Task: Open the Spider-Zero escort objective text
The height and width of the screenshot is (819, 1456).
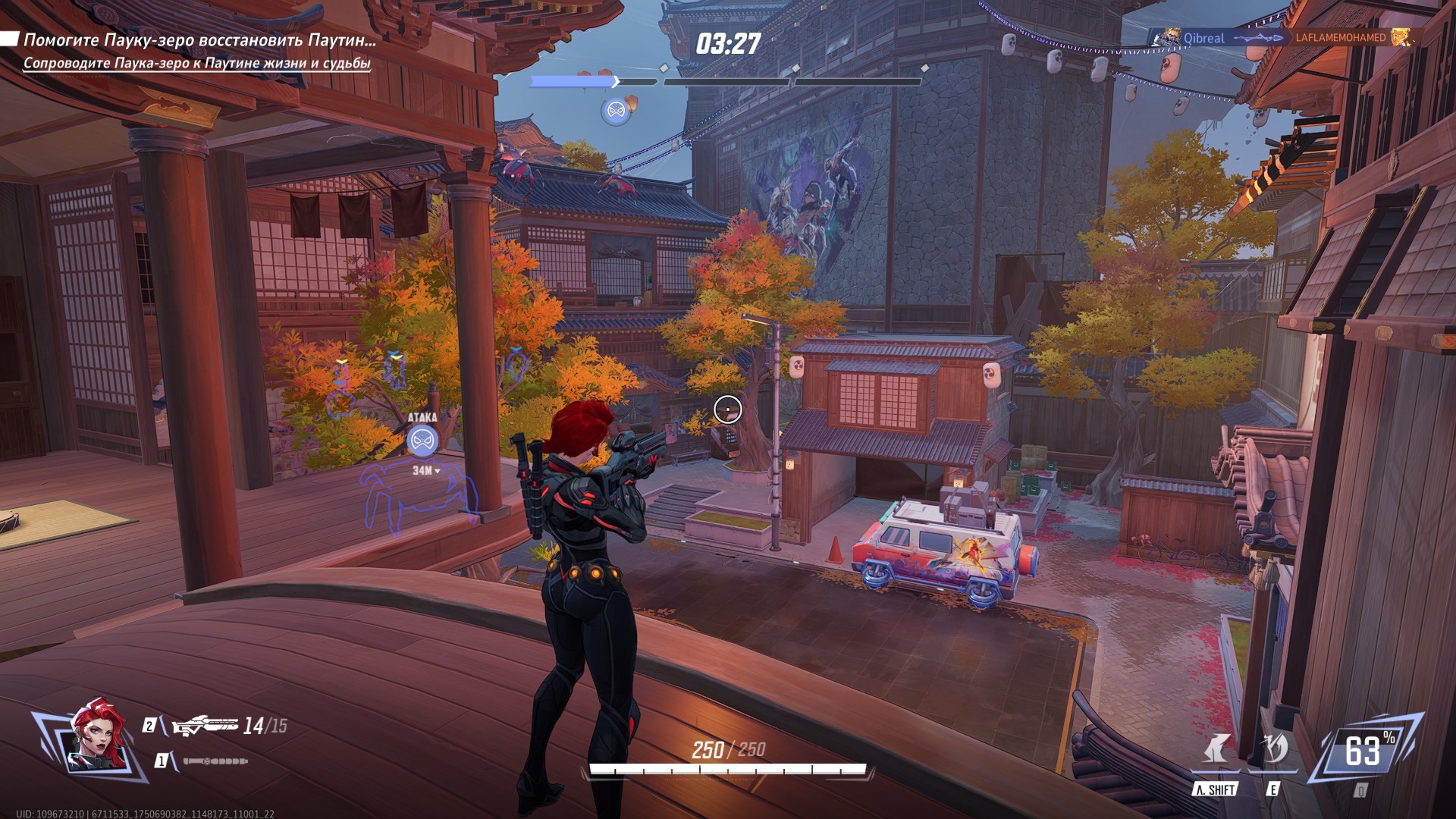Action: [x=196, y=63]
